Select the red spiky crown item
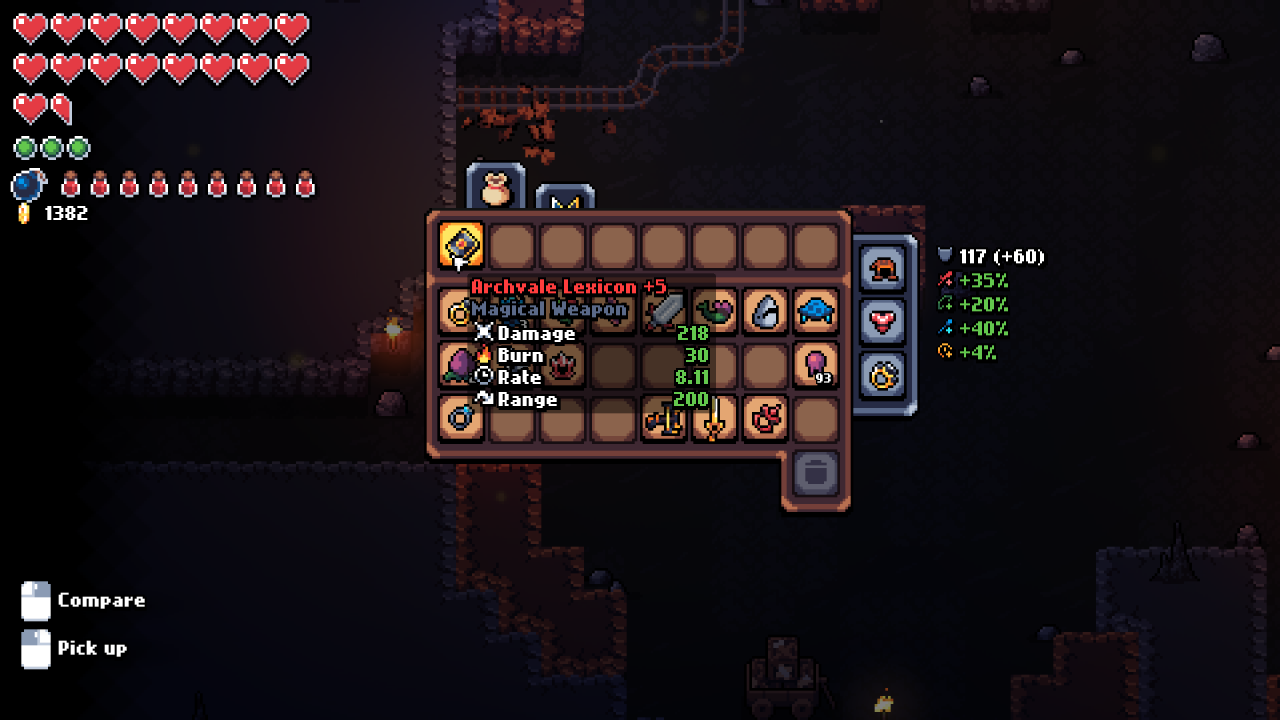 [x=563, y=364]
